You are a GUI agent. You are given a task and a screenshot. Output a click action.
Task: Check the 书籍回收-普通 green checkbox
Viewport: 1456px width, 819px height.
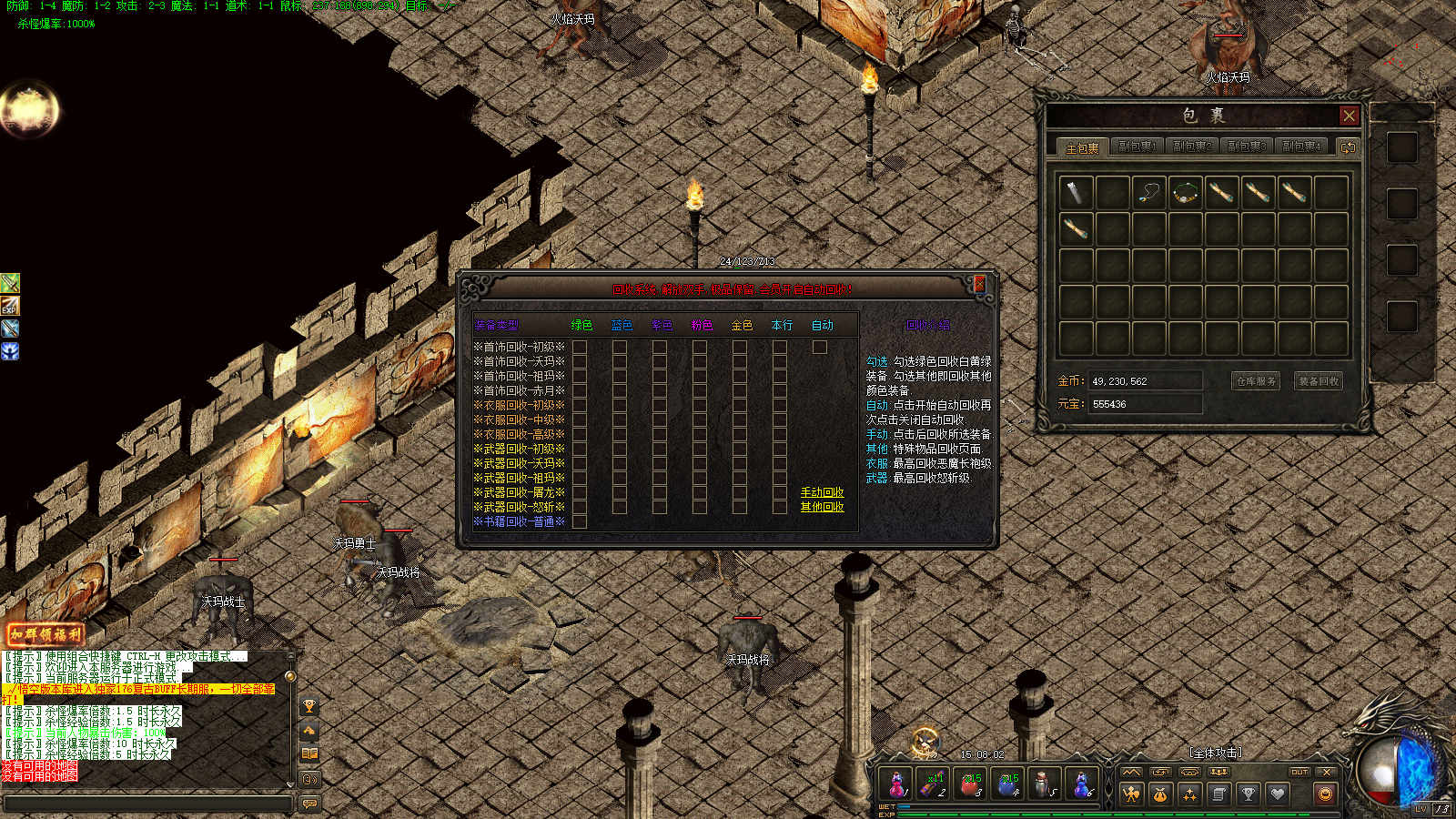[580, 521]
